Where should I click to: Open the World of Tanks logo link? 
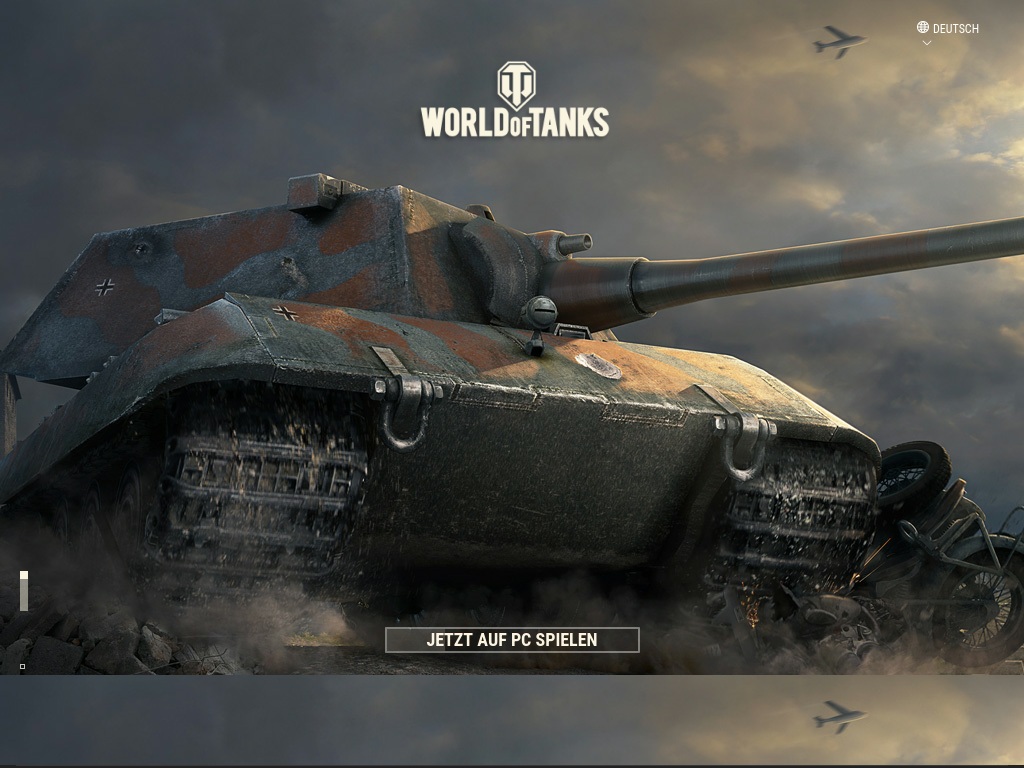coord(515,100)
